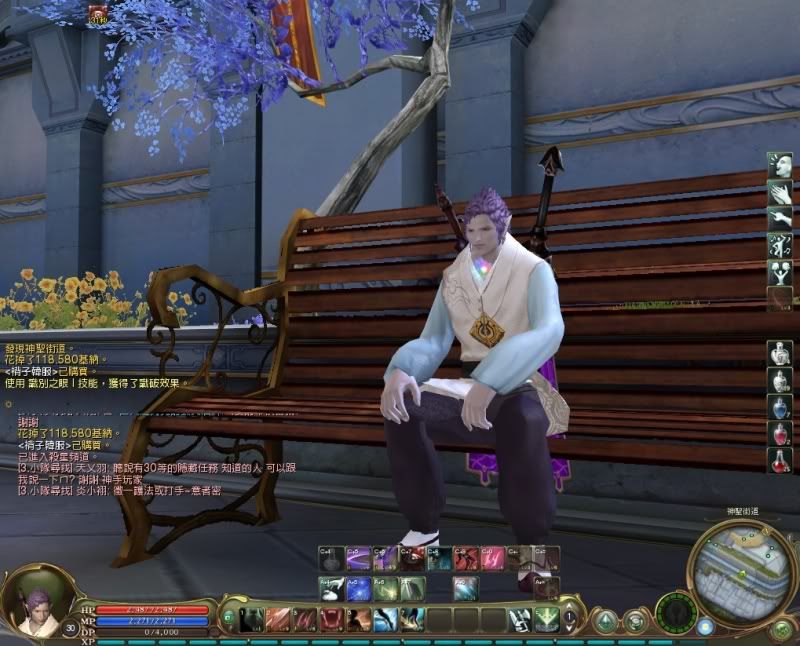Viewport: 800px width, 646px height.
Task: Open the green diamond menu button
Action: pos(606,621)
